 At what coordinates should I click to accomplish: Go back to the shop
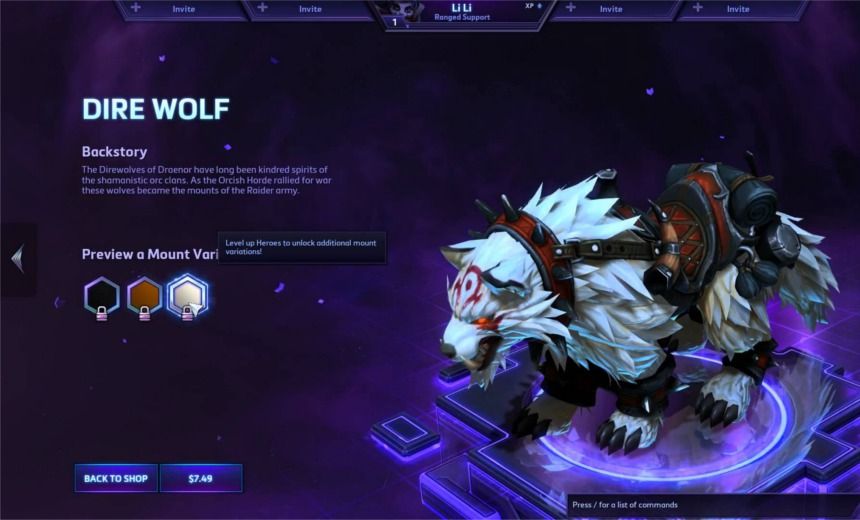pos(116,478)
